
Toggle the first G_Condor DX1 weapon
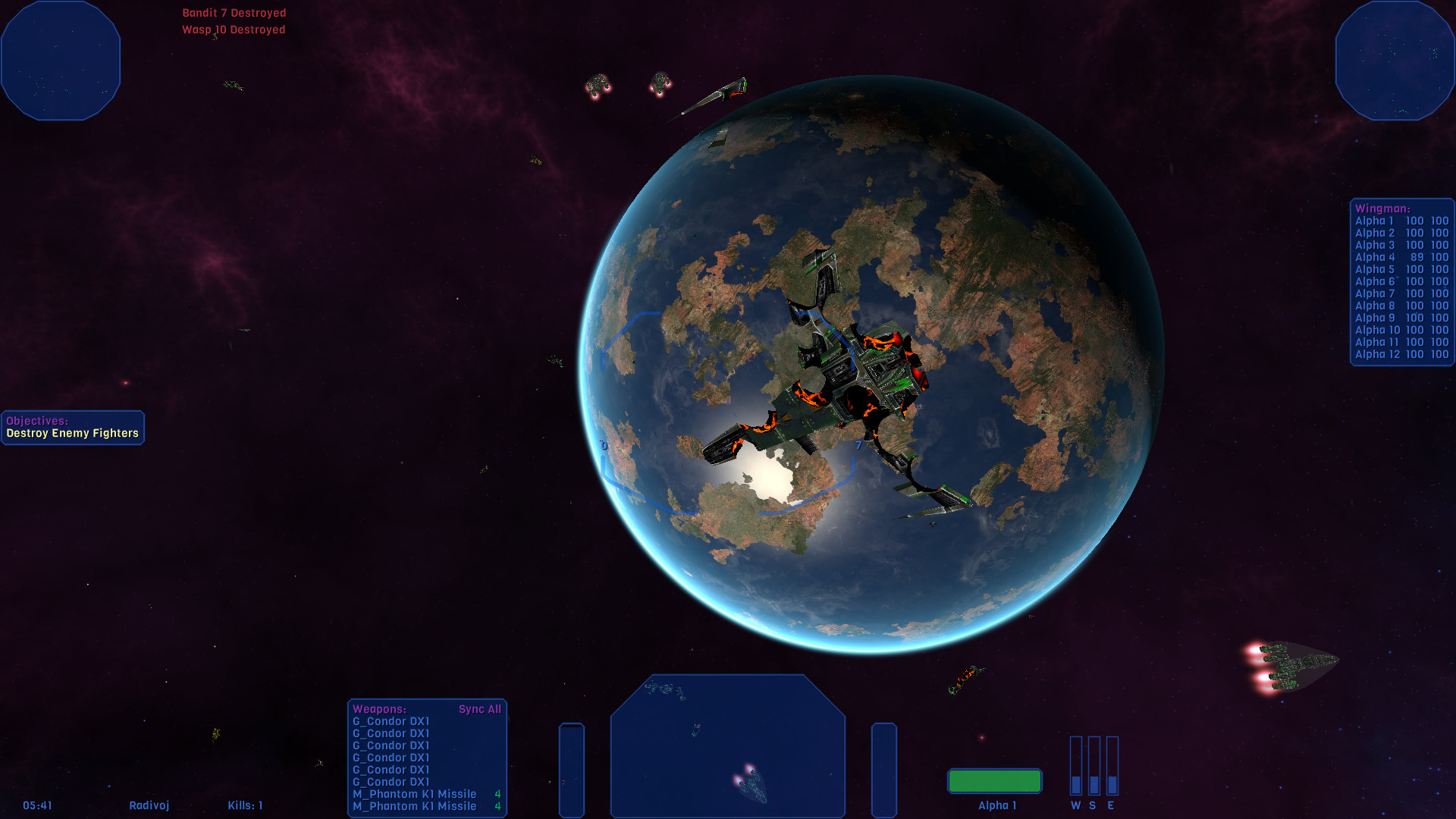[x=392, y=721]
